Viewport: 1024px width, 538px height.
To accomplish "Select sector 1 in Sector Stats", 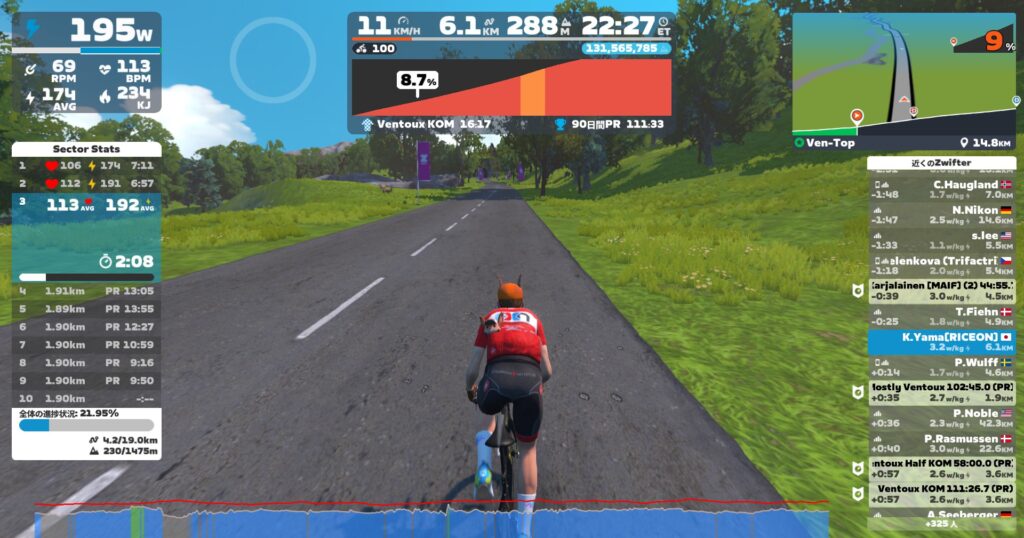I will [x=86, y=165].
